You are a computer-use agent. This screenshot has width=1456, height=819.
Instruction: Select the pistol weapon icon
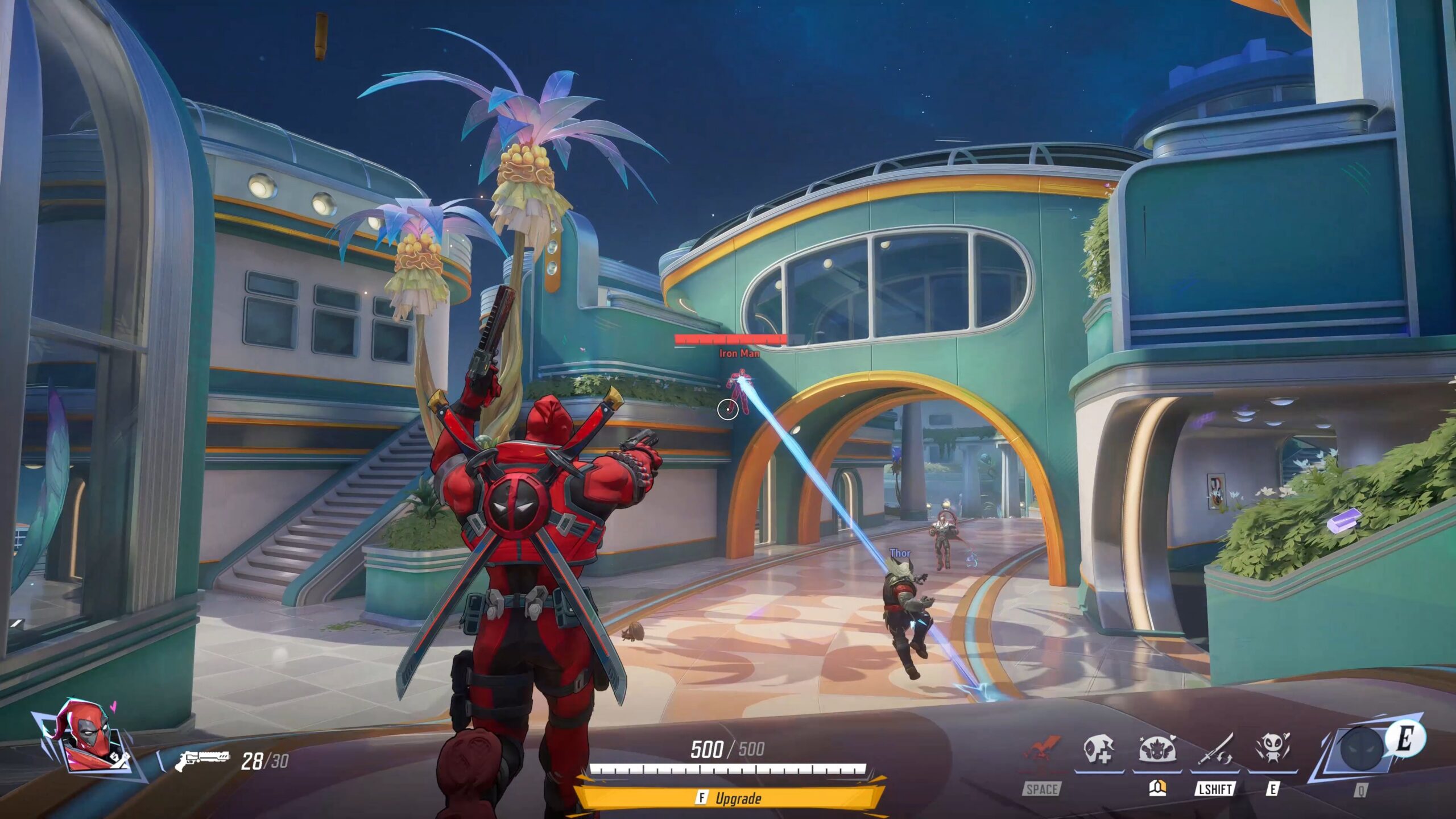pos(202,760)
